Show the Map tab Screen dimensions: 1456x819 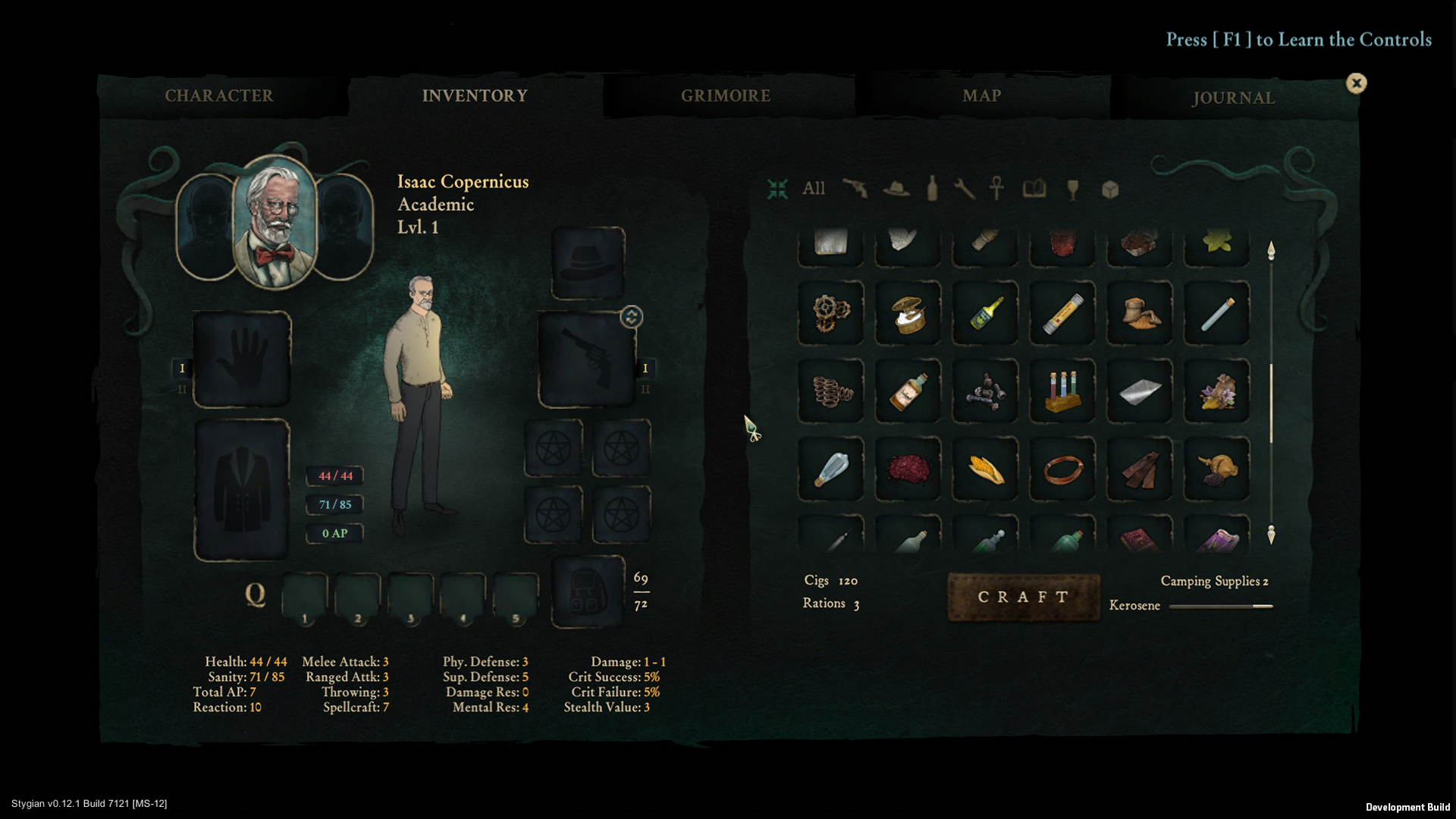tap(981, 96)
